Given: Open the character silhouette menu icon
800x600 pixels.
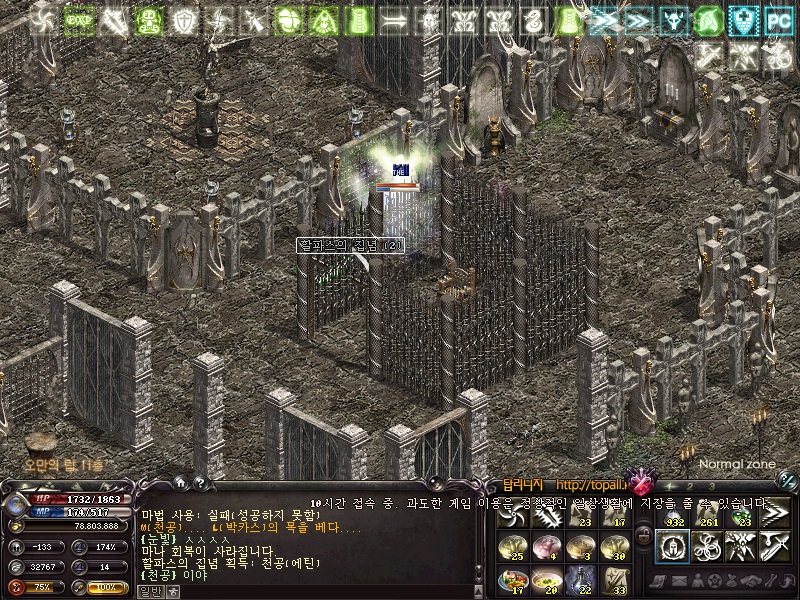Looking at the screenshot, I should (696, 580).
